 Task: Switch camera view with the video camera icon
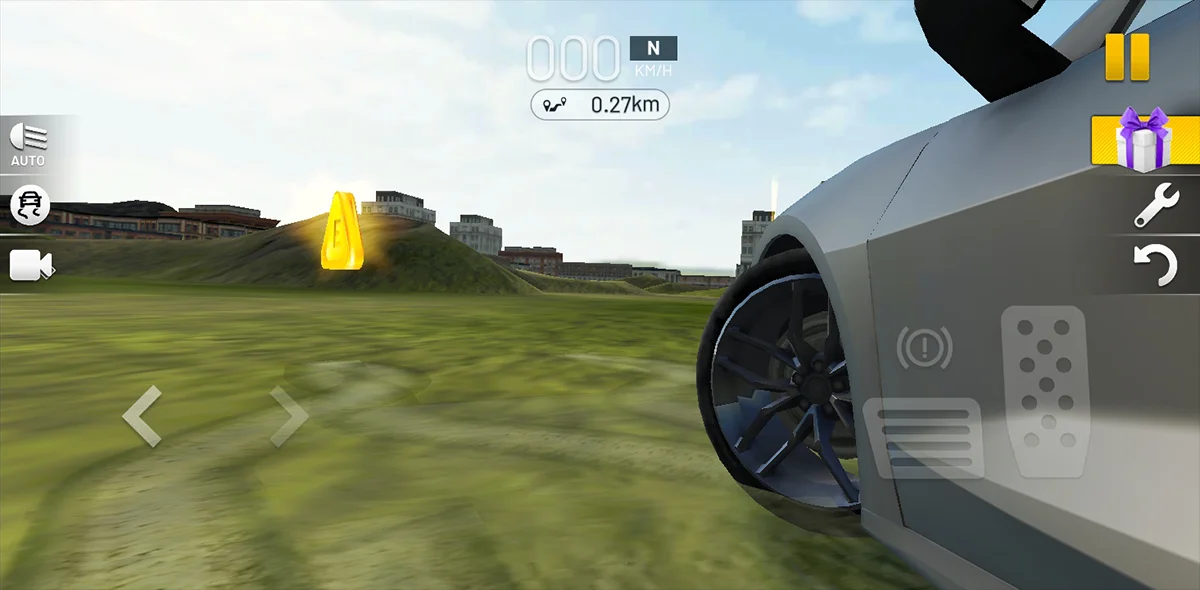(31, 265)
